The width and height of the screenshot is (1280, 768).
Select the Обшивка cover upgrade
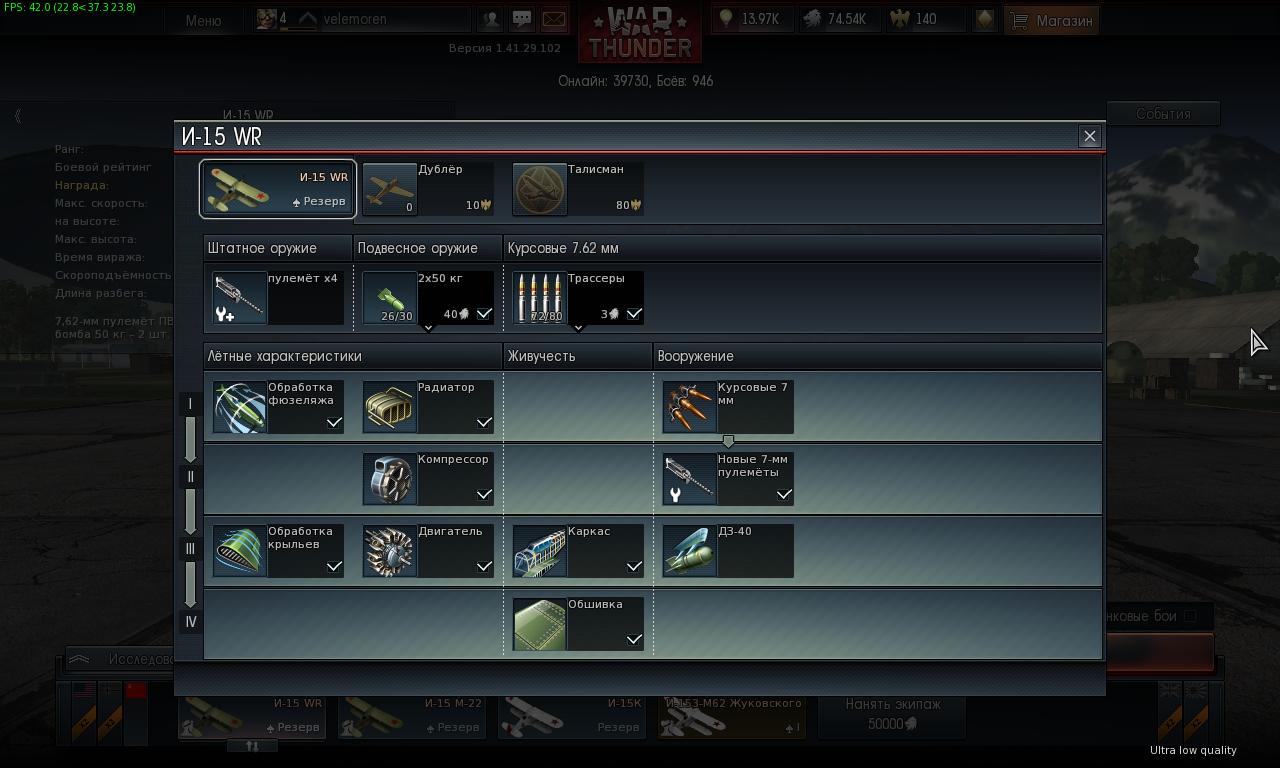[x=578, y=624]
